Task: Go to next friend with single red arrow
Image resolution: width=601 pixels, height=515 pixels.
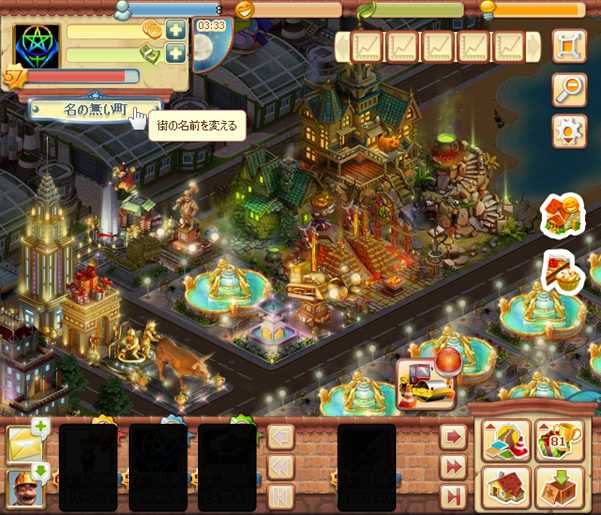Action: pyautogui.click(x=454, y=438)
